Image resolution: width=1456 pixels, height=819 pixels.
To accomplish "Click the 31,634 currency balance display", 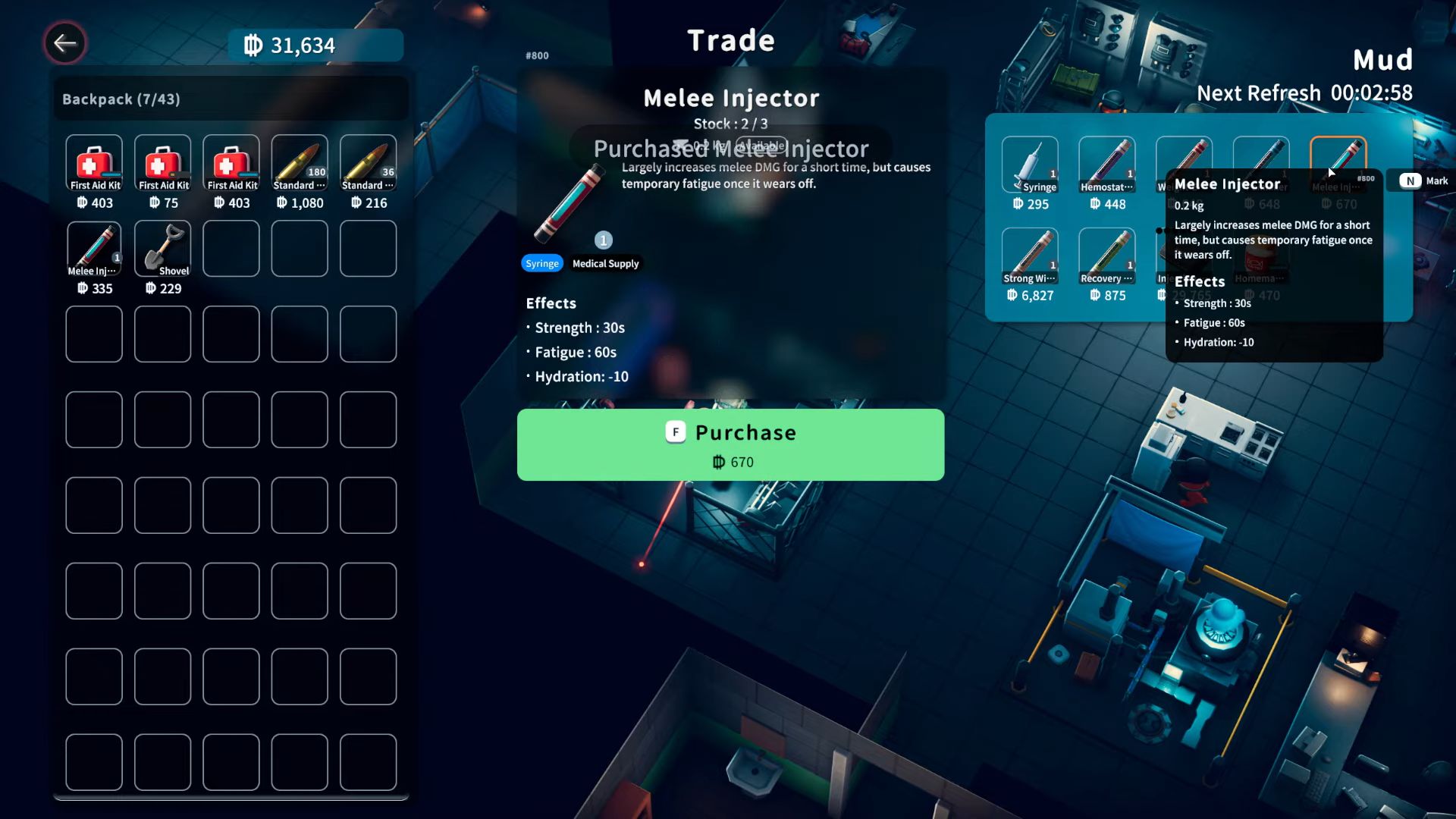I will tap(314, 45).
